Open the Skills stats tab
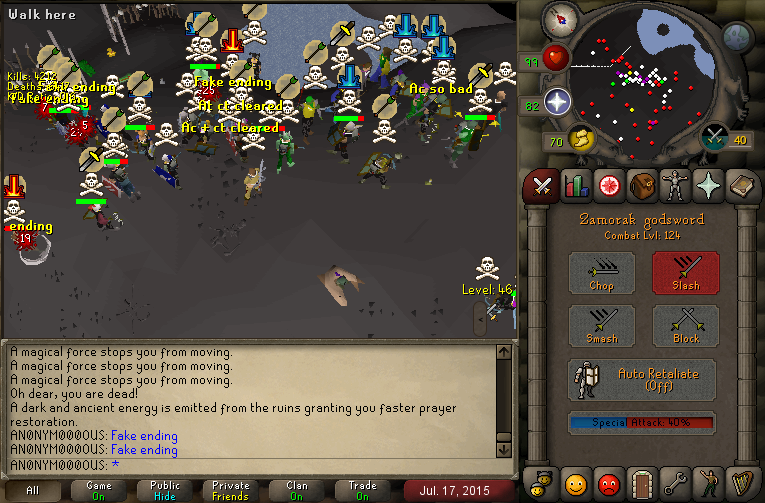The height and width of the screenshot is (503, 765). pyautogui.click(x=575, y=185)
